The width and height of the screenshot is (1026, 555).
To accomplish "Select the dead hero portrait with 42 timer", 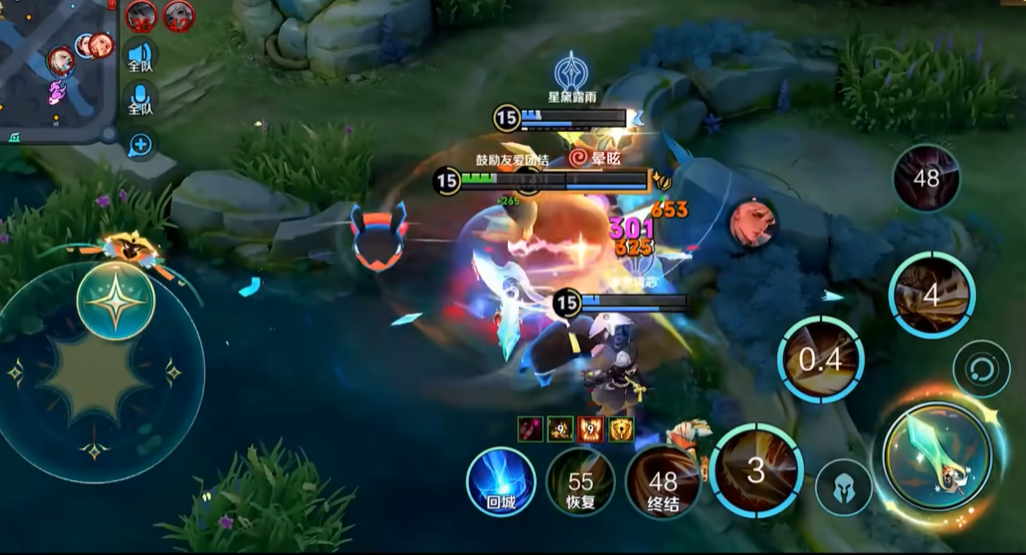I will 178,15.
